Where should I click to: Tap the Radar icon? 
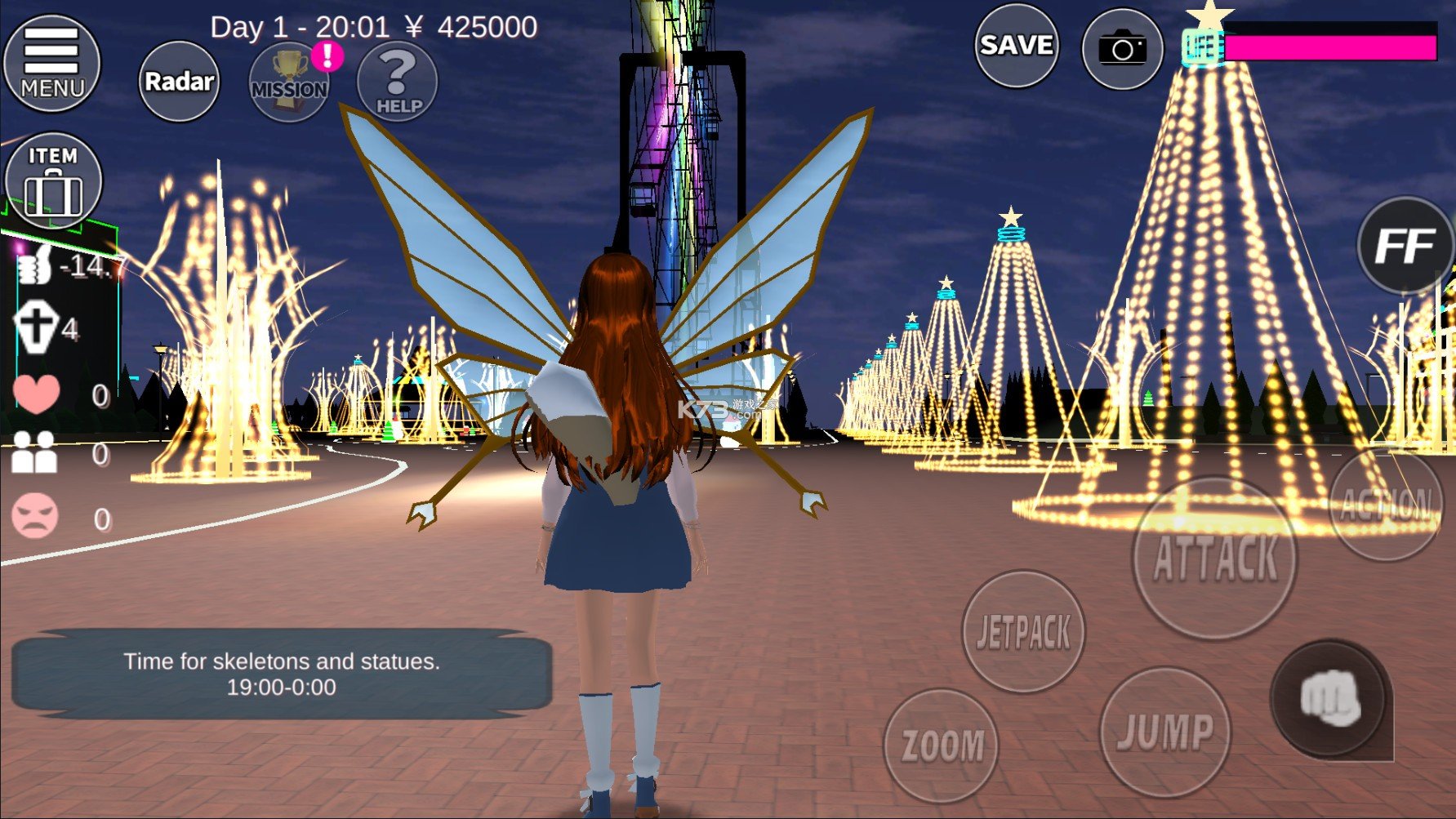coord(178,82)
